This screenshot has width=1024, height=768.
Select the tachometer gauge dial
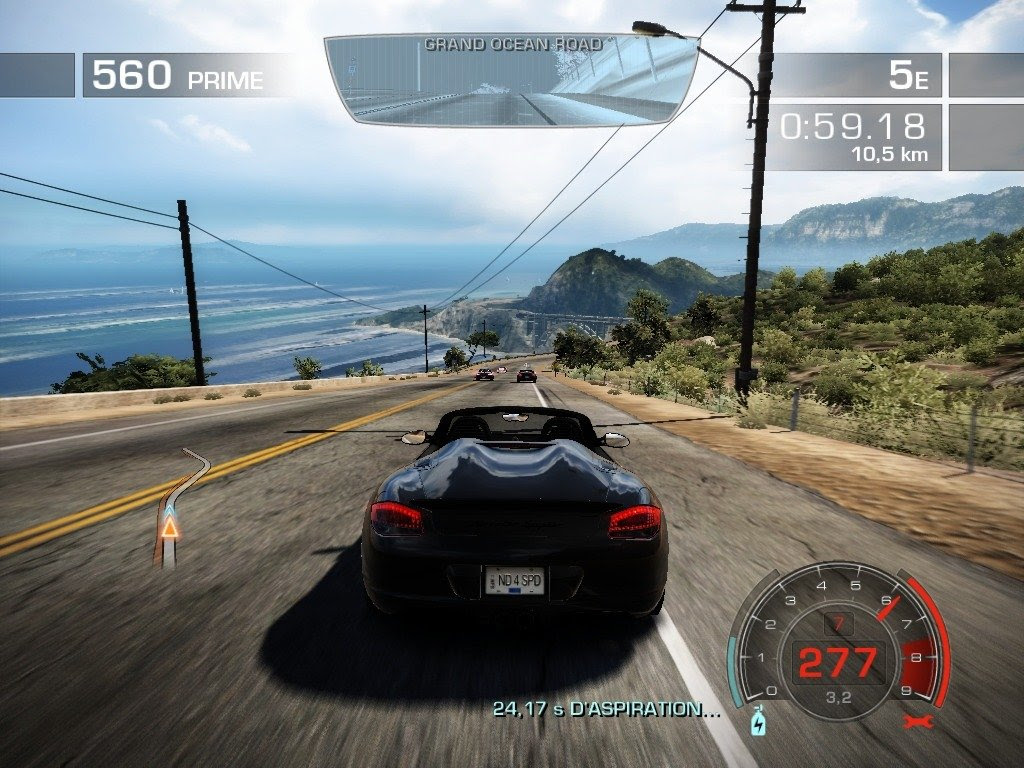837,640
